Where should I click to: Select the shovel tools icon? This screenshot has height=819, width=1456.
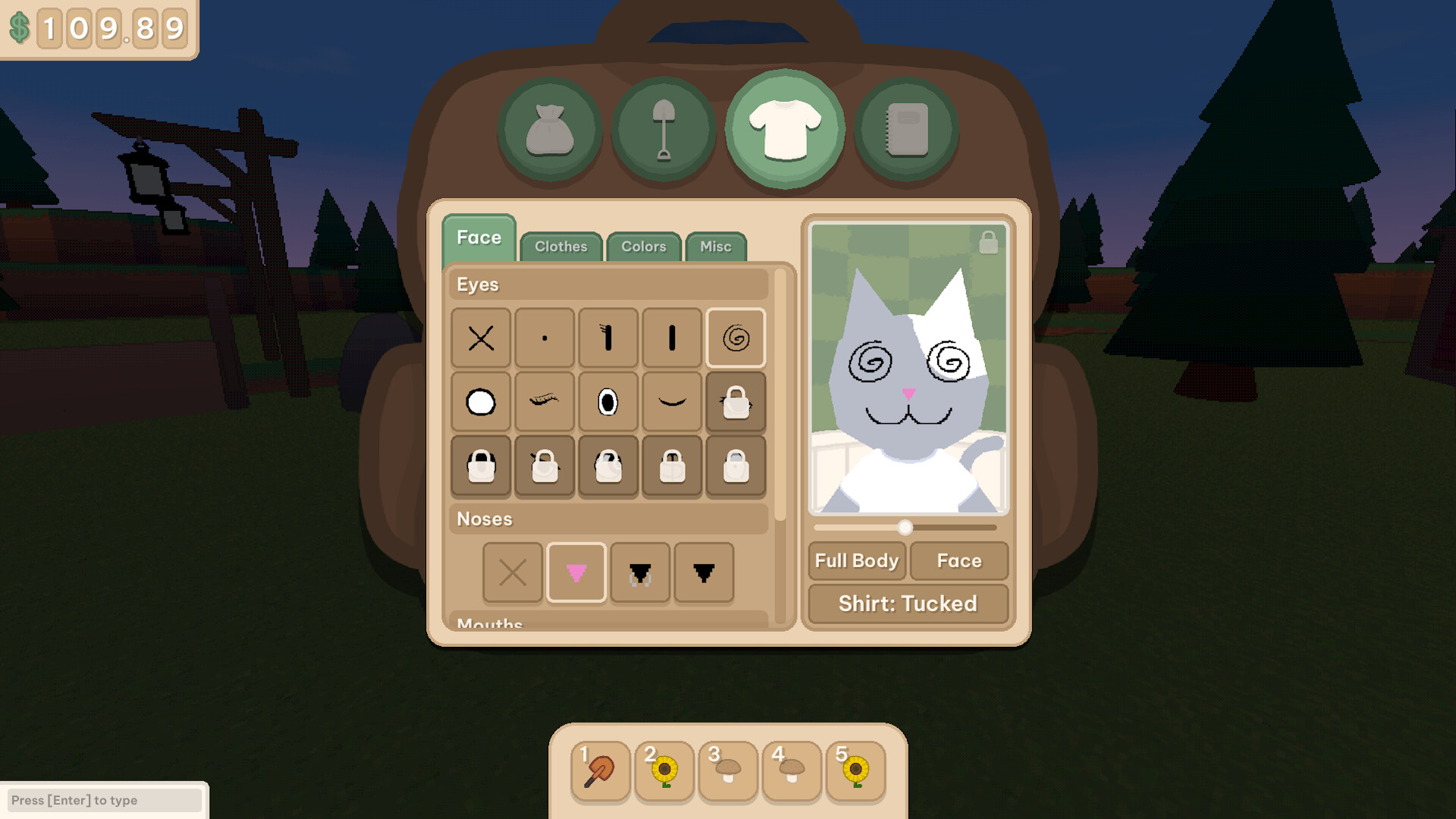pyautogui.click(x=666, y=129)
